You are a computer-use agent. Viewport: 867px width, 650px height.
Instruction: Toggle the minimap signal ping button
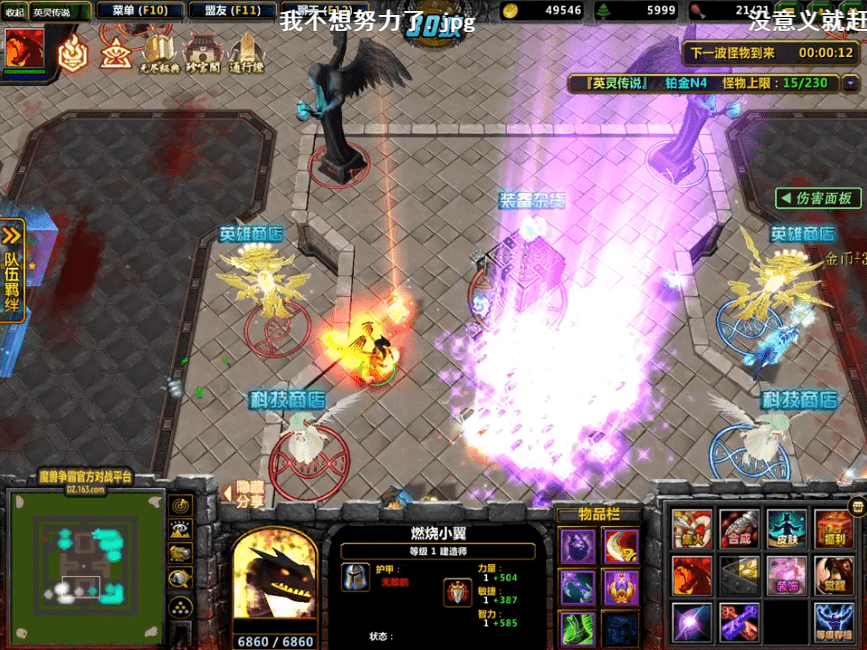[181, 506]
